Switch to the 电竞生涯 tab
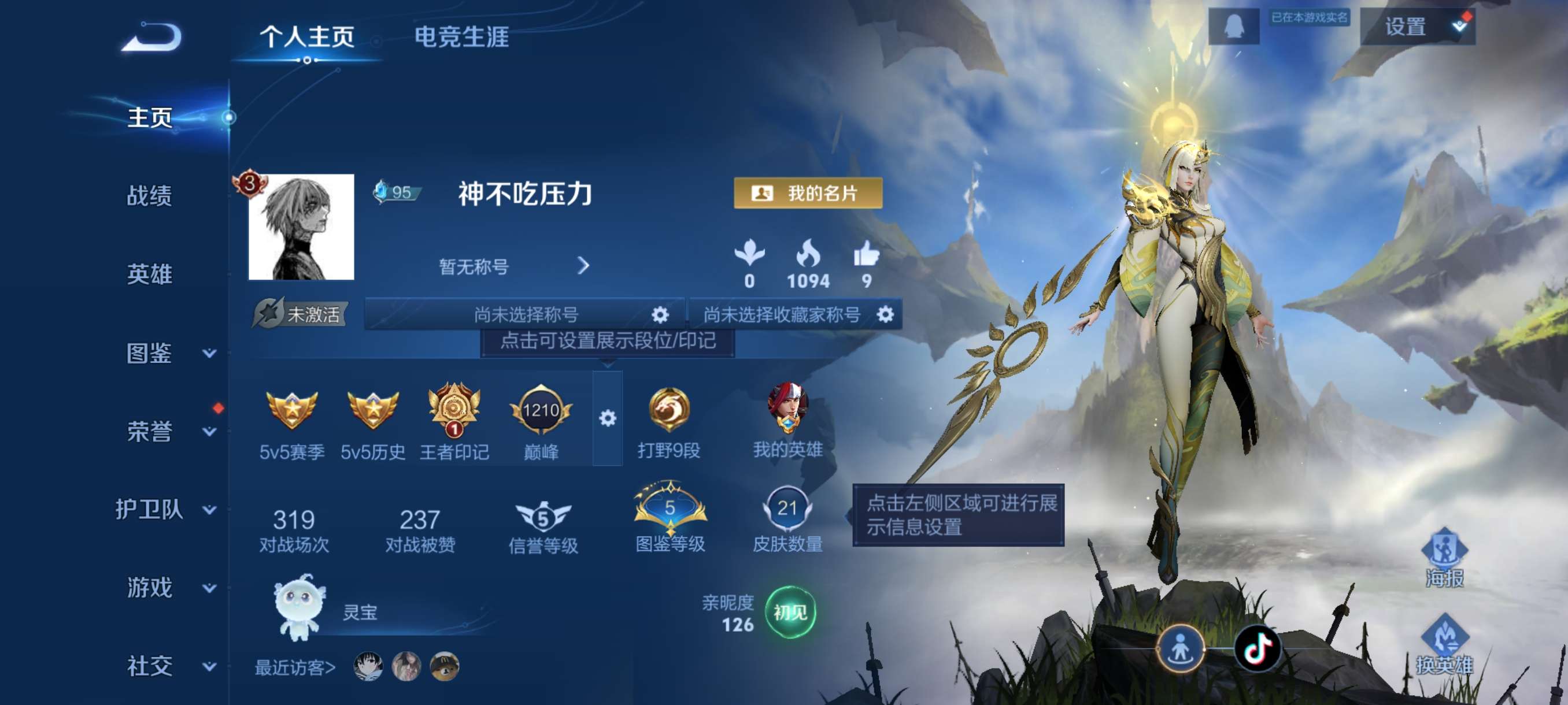Screen dimensions: 1568x705 pos(463,38)
